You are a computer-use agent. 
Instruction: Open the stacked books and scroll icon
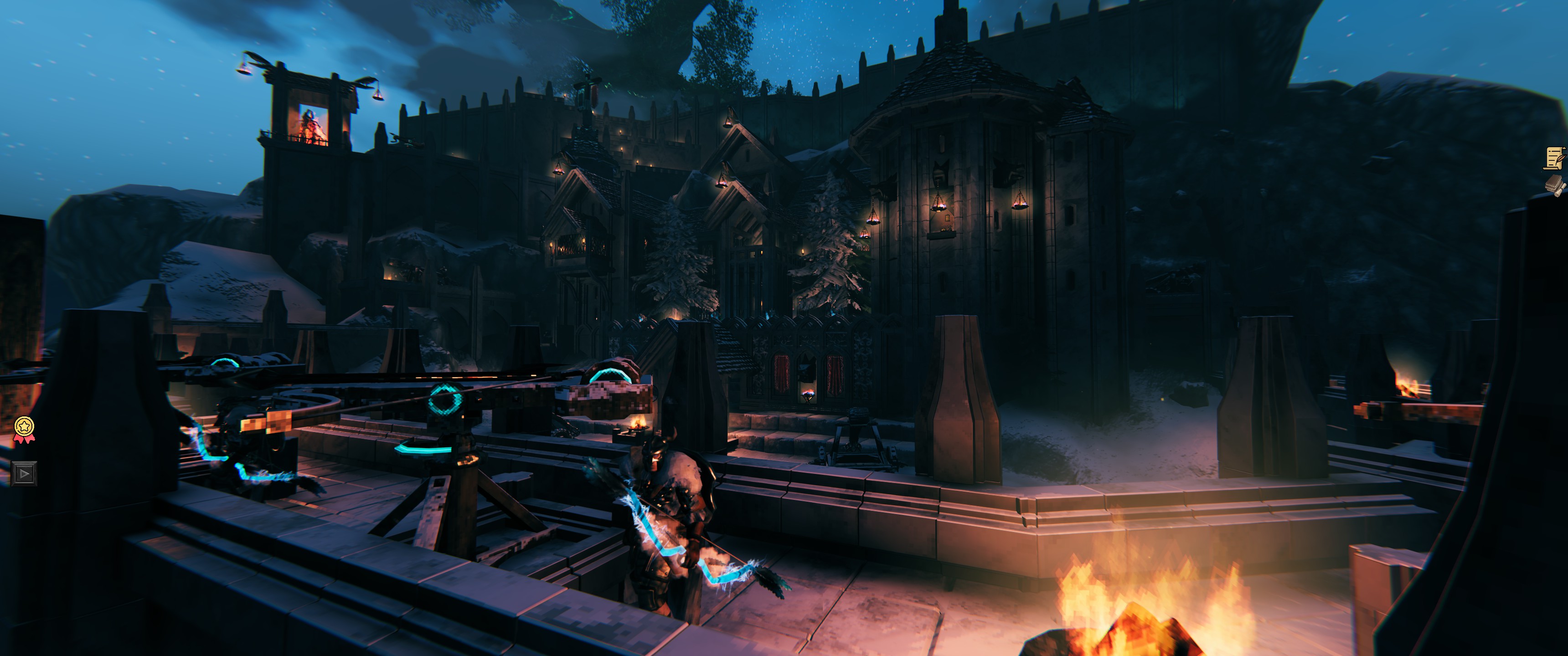[x=1554, y=185]
